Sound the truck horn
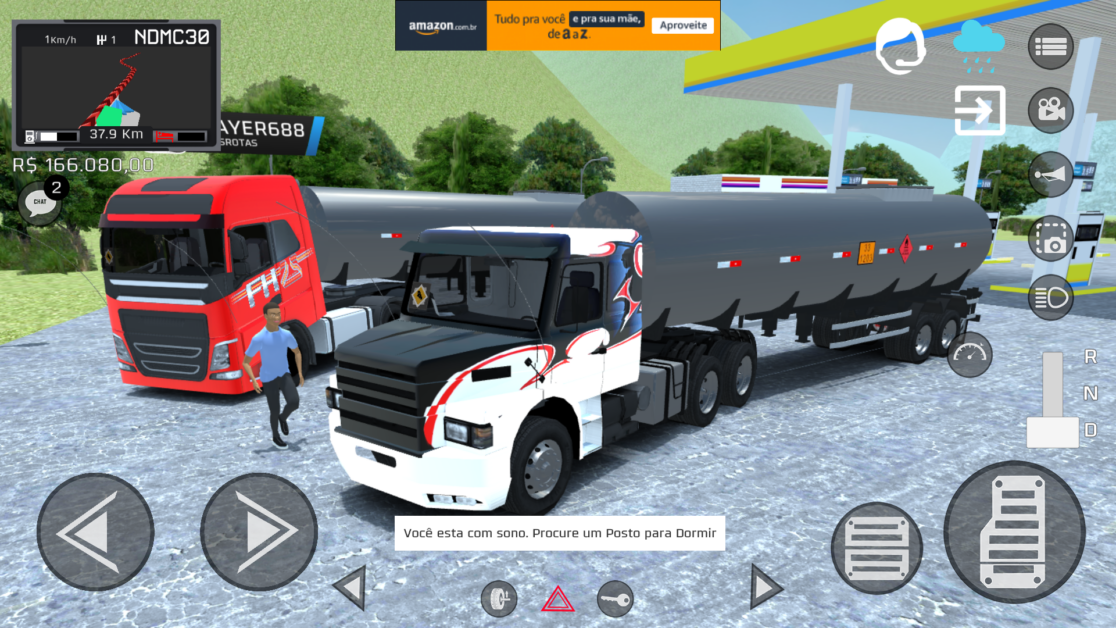1116x628 pixels. tap(1050, 175)
